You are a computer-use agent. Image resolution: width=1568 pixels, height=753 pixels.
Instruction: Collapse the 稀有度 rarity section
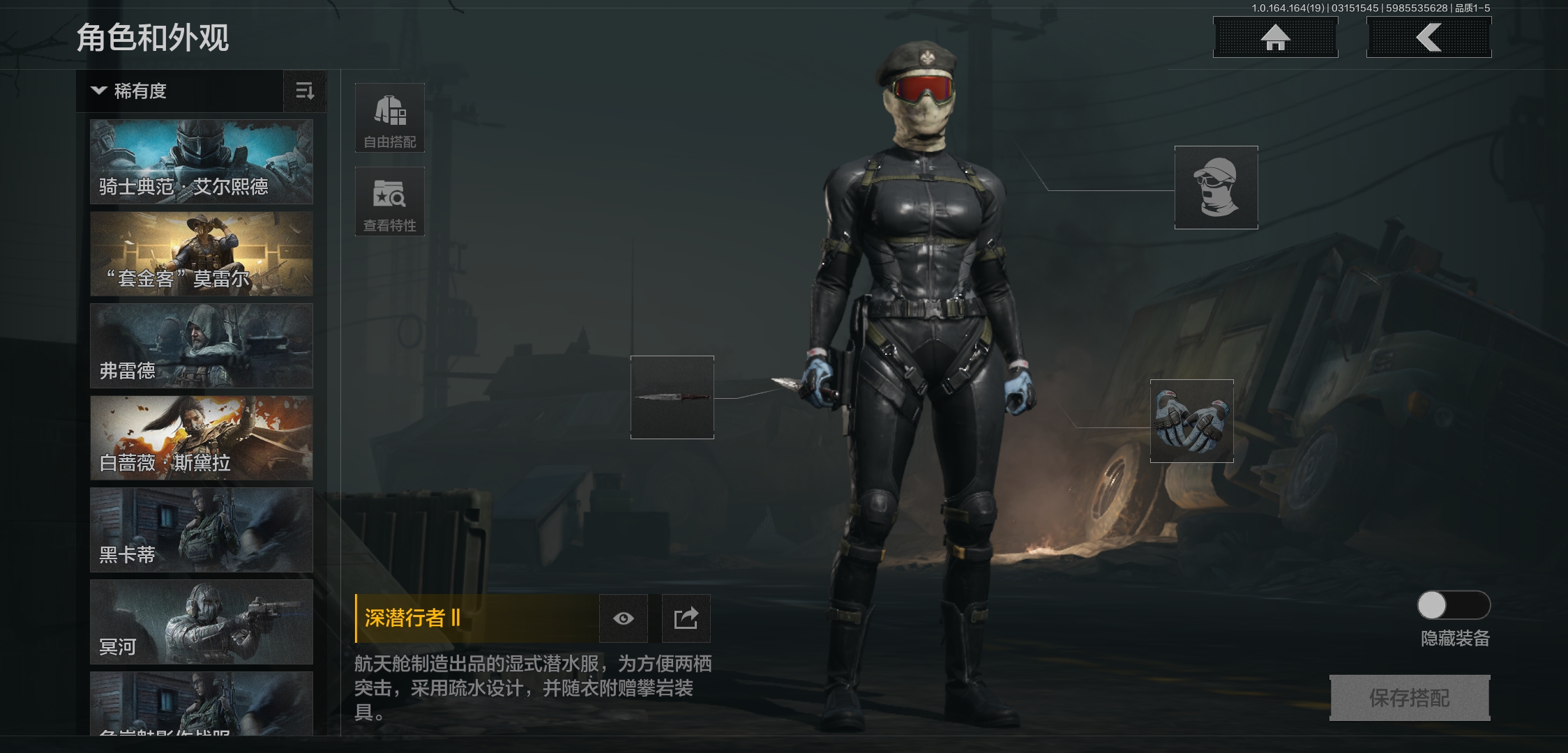pos(98,91)
